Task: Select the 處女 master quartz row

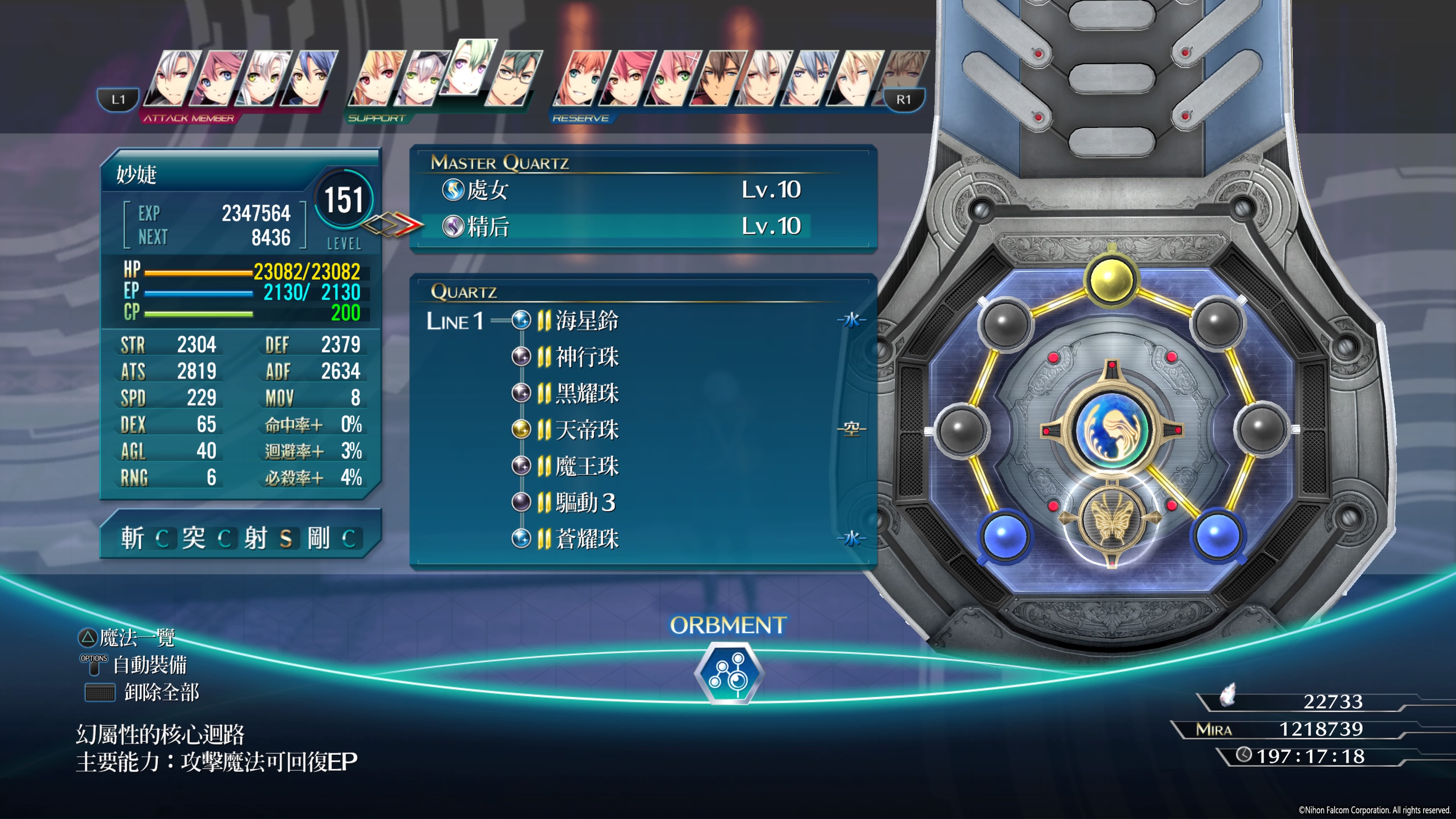Action: [x=622, y=190]
